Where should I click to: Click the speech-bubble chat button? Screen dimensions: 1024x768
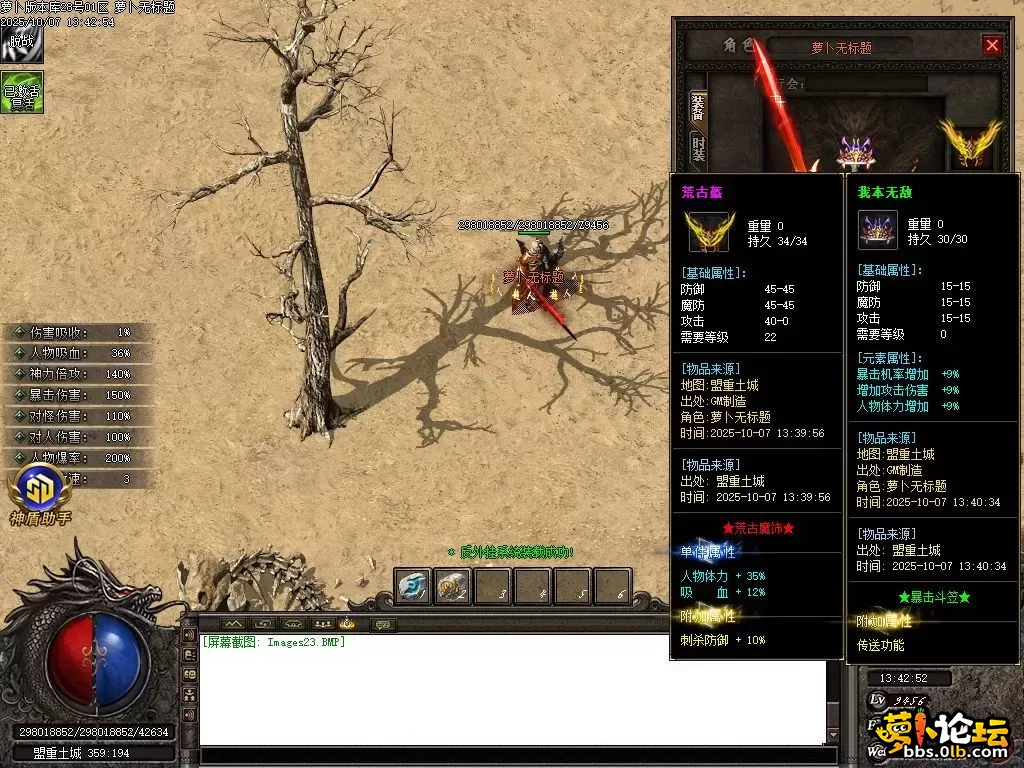coord(381,624)
